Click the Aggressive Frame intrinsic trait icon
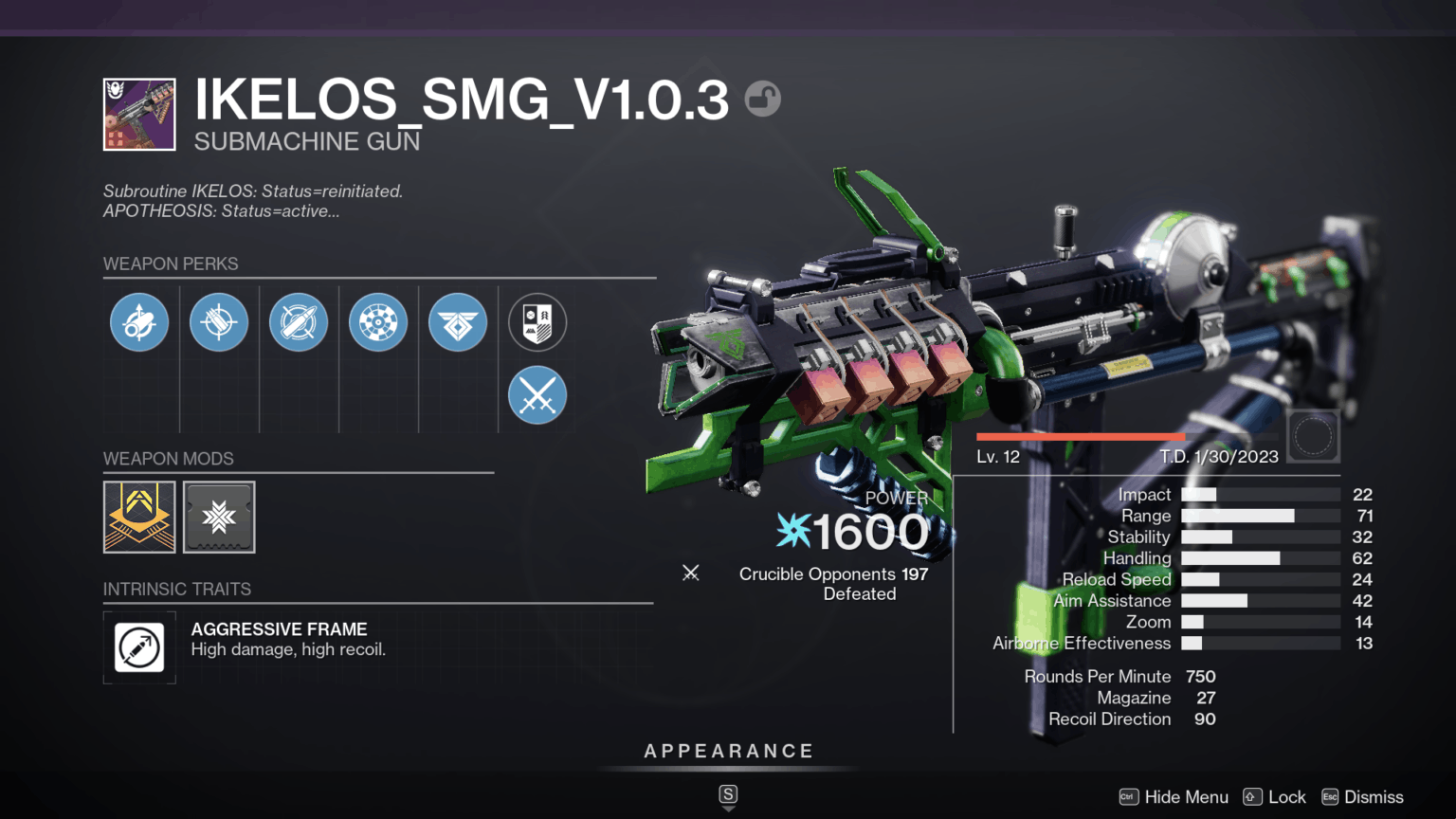The image size is (1456, 819). [x=139, y=648]
